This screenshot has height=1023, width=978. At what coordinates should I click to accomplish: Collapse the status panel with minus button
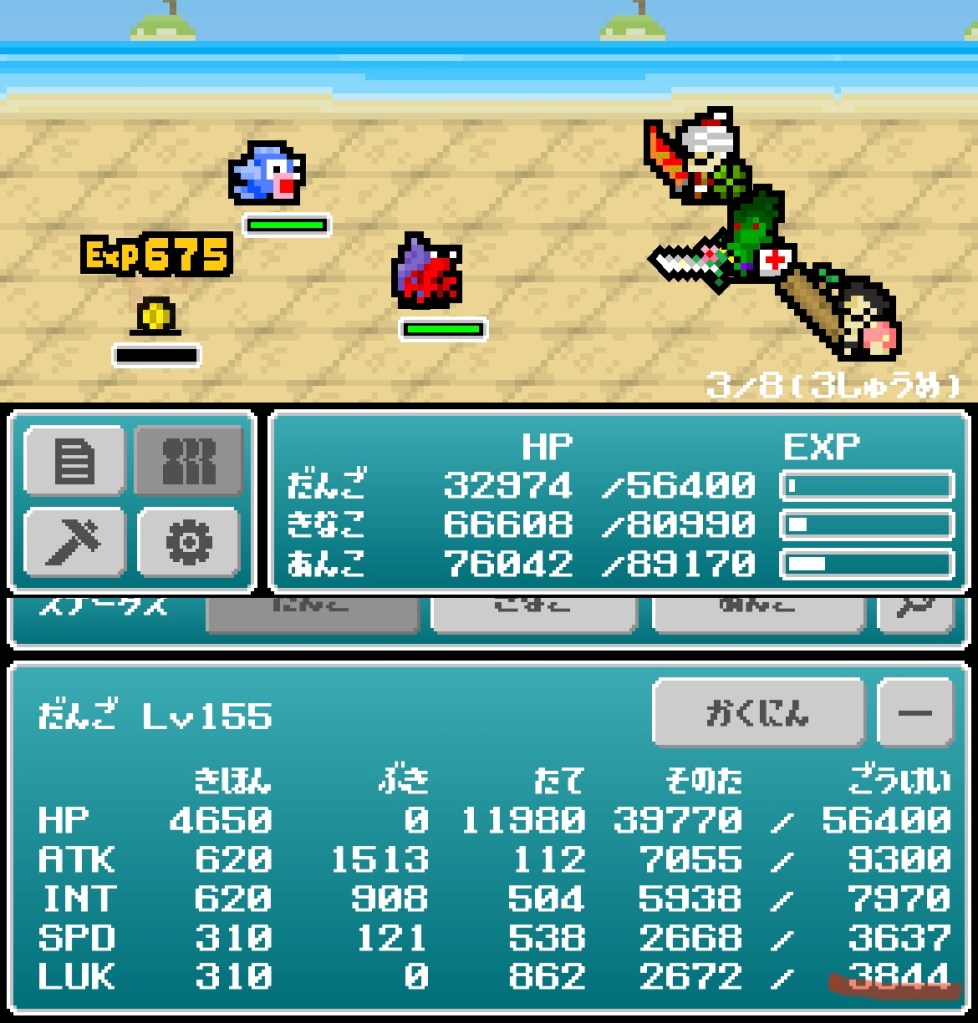915,713
